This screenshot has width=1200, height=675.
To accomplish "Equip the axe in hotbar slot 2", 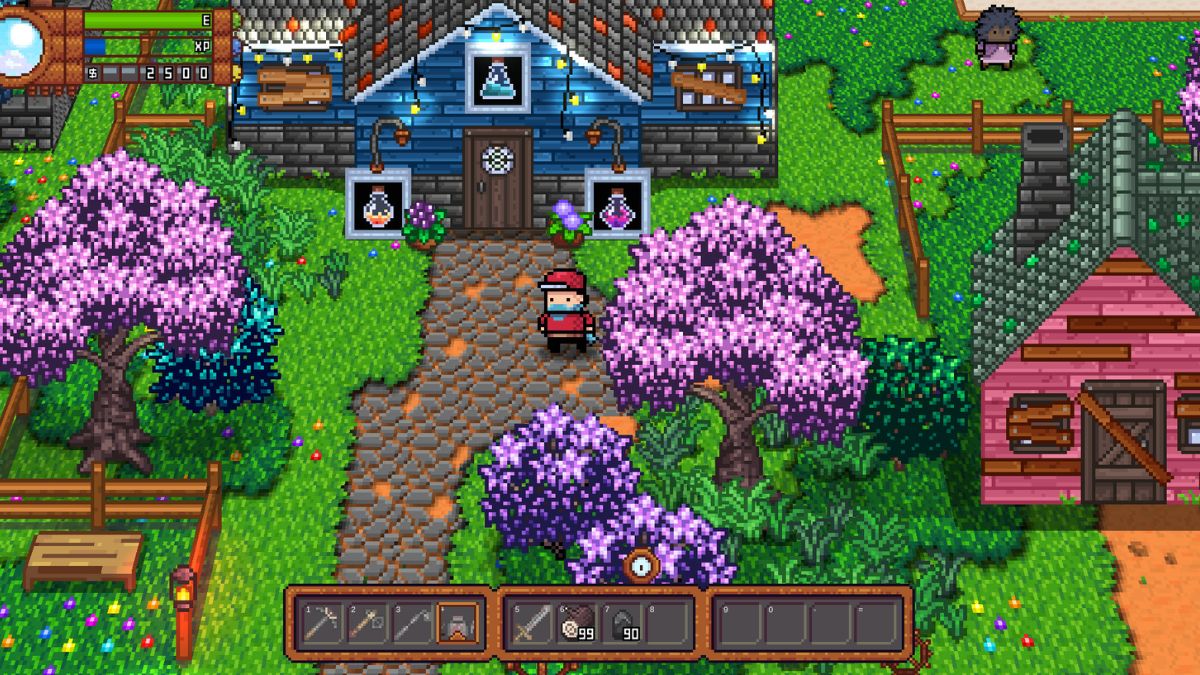I will click(x=366, y=624).
